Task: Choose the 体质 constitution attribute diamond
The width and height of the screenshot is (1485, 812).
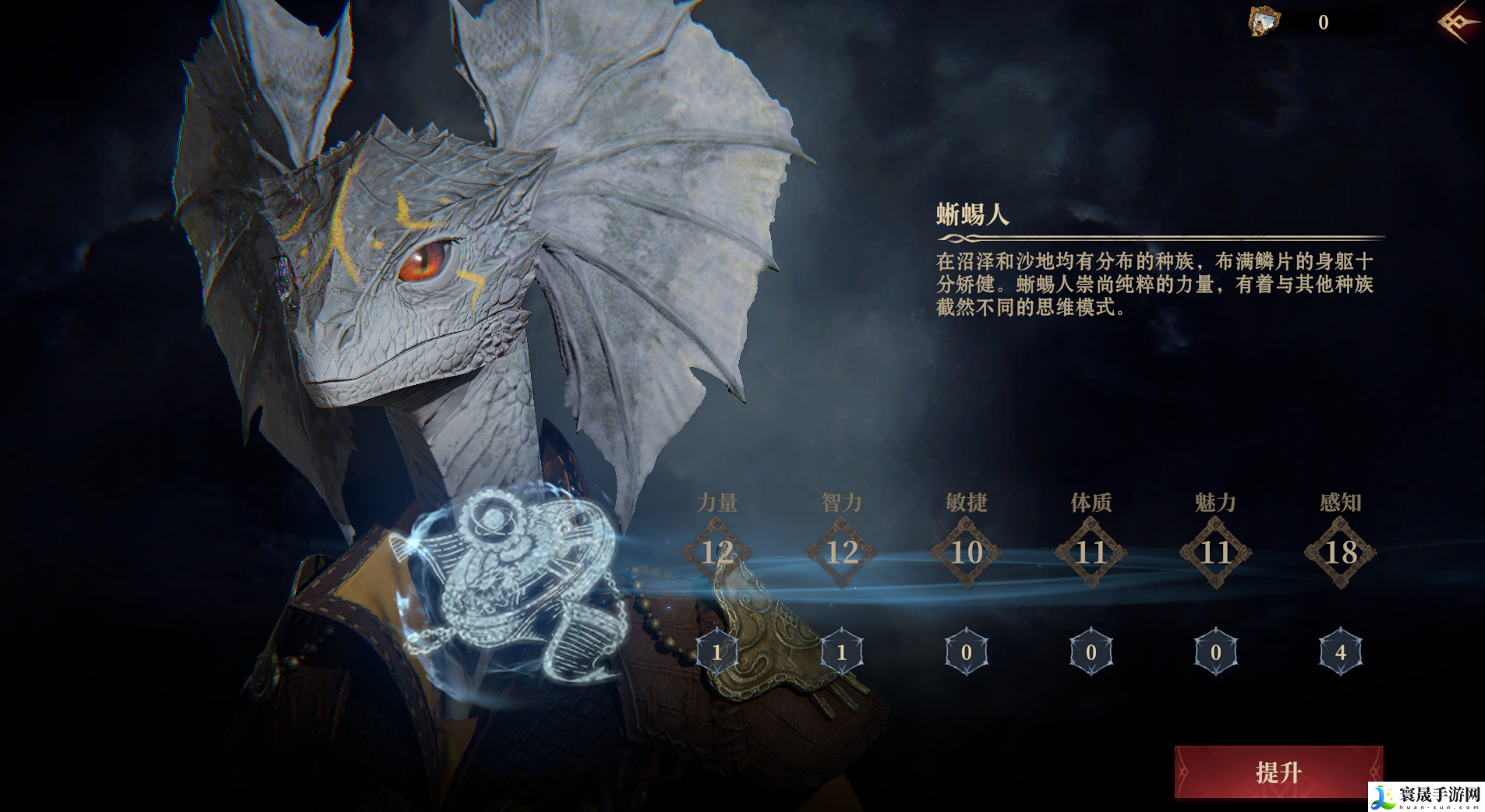Action: pyautogui.click(x=1091, y=553)
